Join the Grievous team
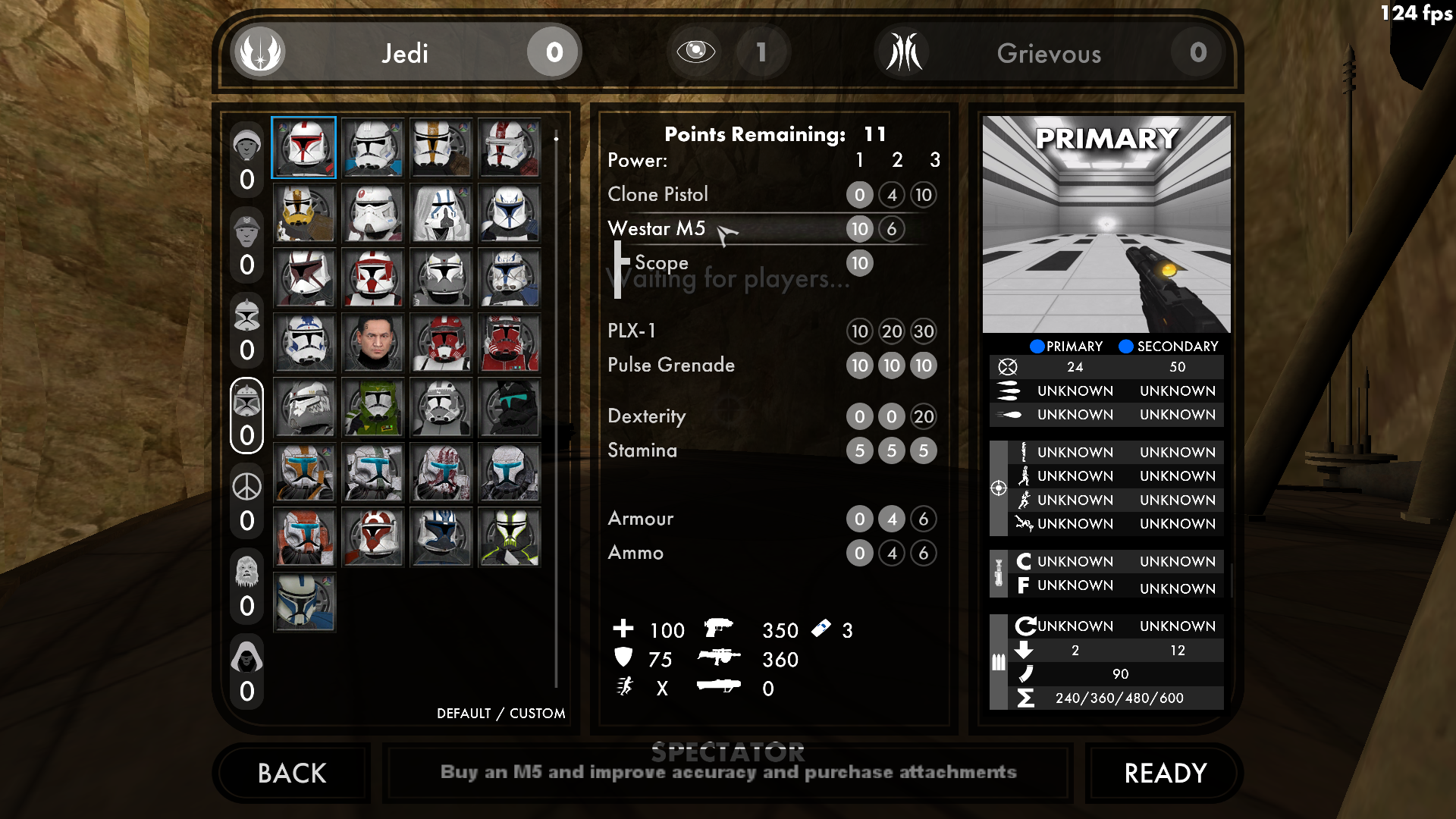The image size is (1456, 819). [1049, 53]
